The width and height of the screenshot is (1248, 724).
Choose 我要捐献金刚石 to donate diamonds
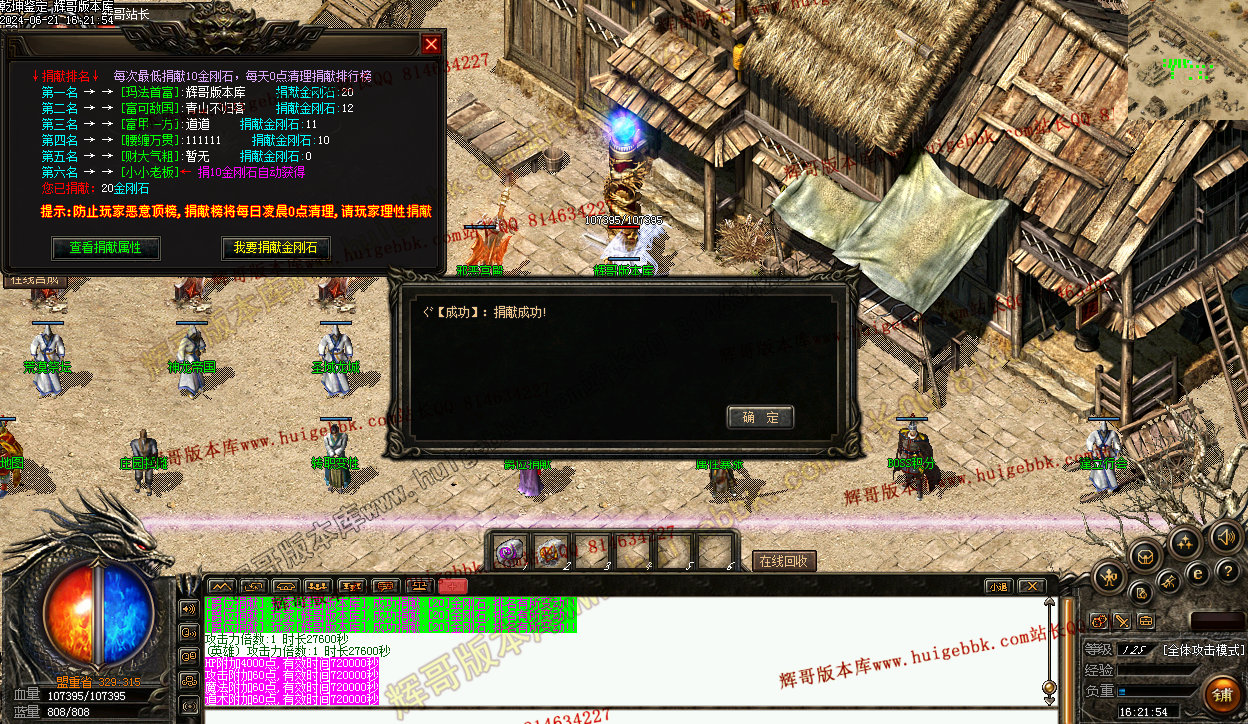[x=275, y=247]
